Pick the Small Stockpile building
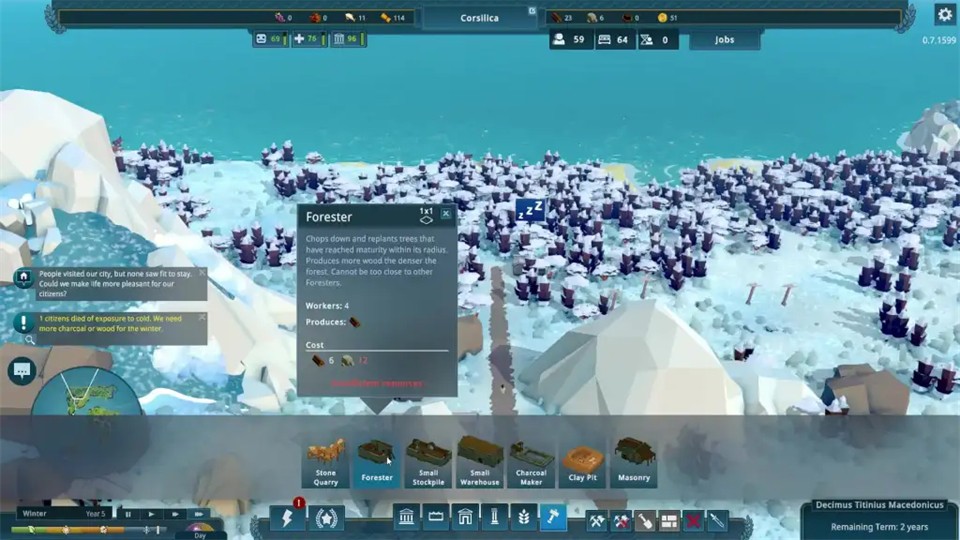The image size is (960, 540). point(428,461)
